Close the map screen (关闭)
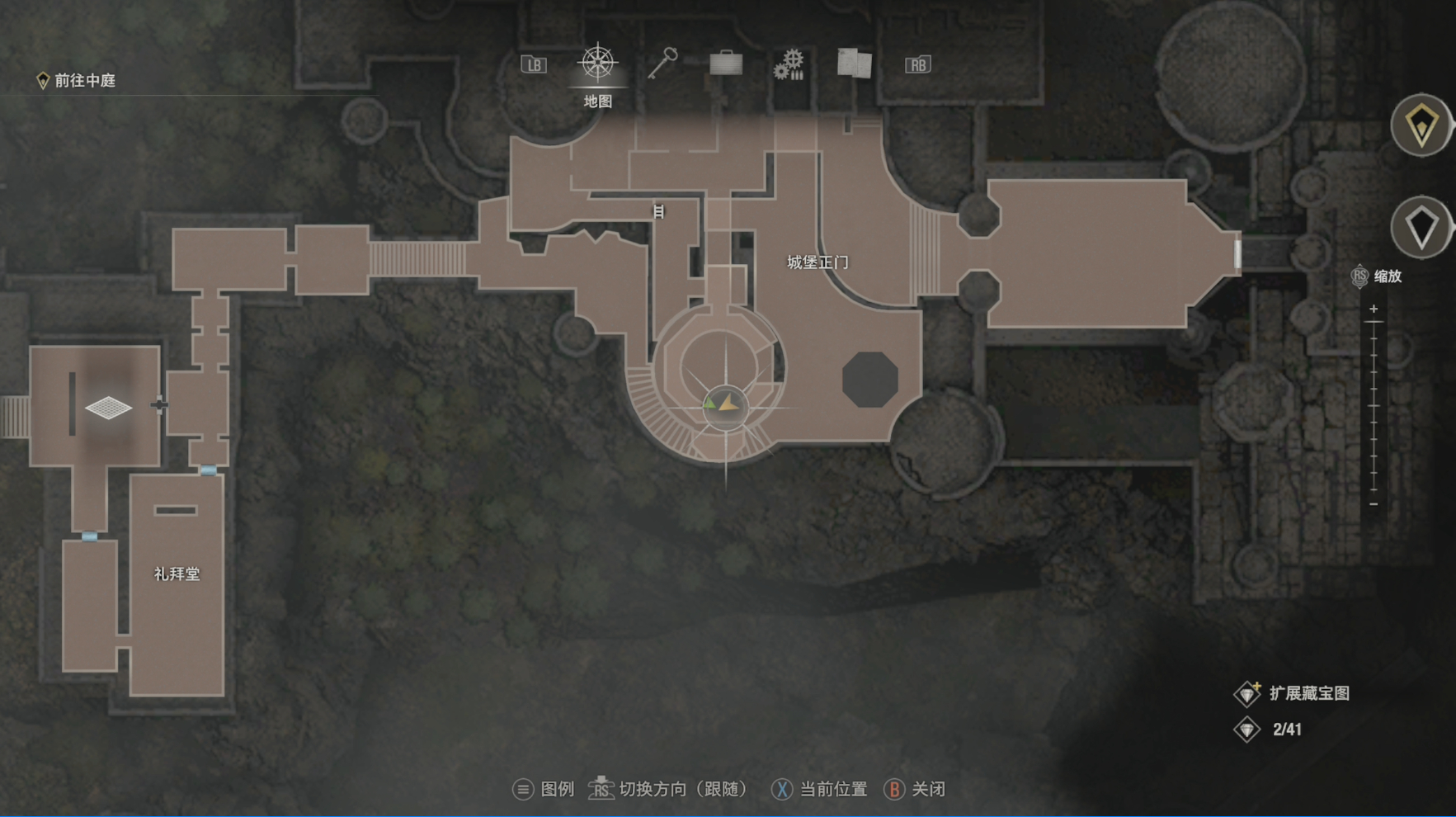 915,789
